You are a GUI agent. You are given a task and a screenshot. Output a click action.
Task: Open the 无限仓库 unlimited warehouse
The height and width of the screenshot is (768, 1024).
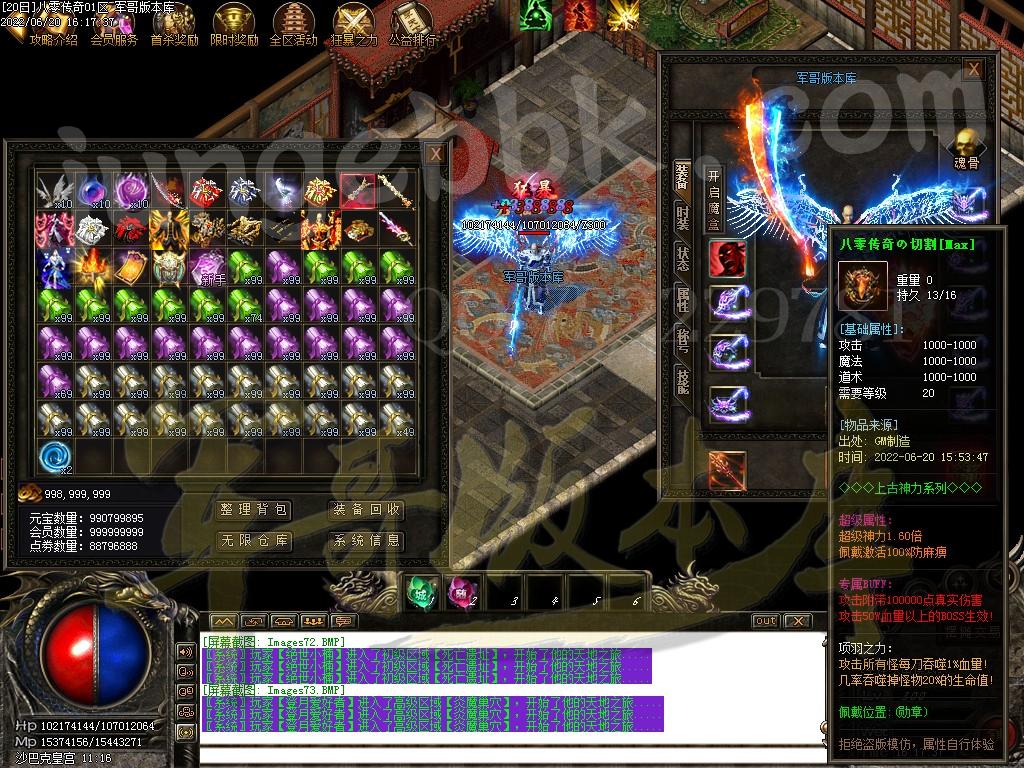click(x=254, y=541)
